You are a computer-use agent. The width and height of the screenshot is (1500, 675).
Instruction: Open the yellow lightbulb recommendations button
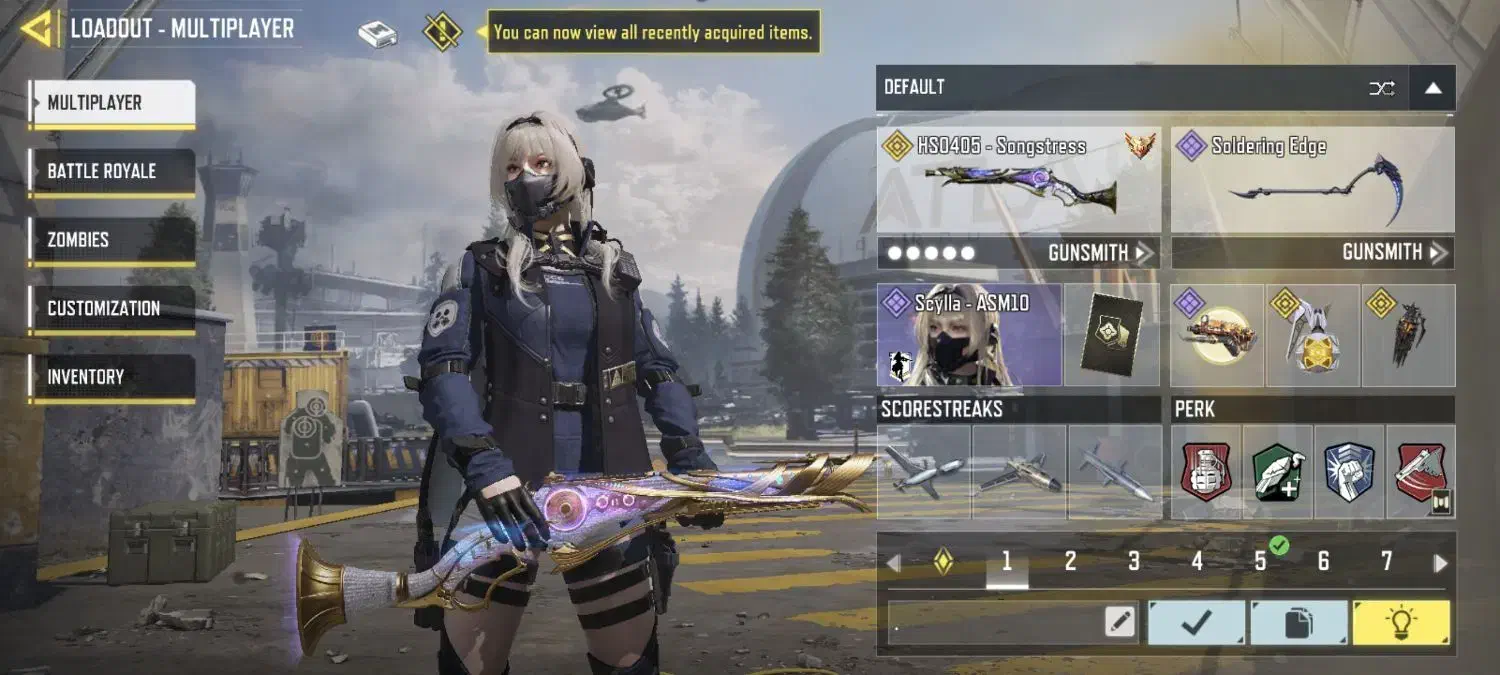coord(1400,622)
